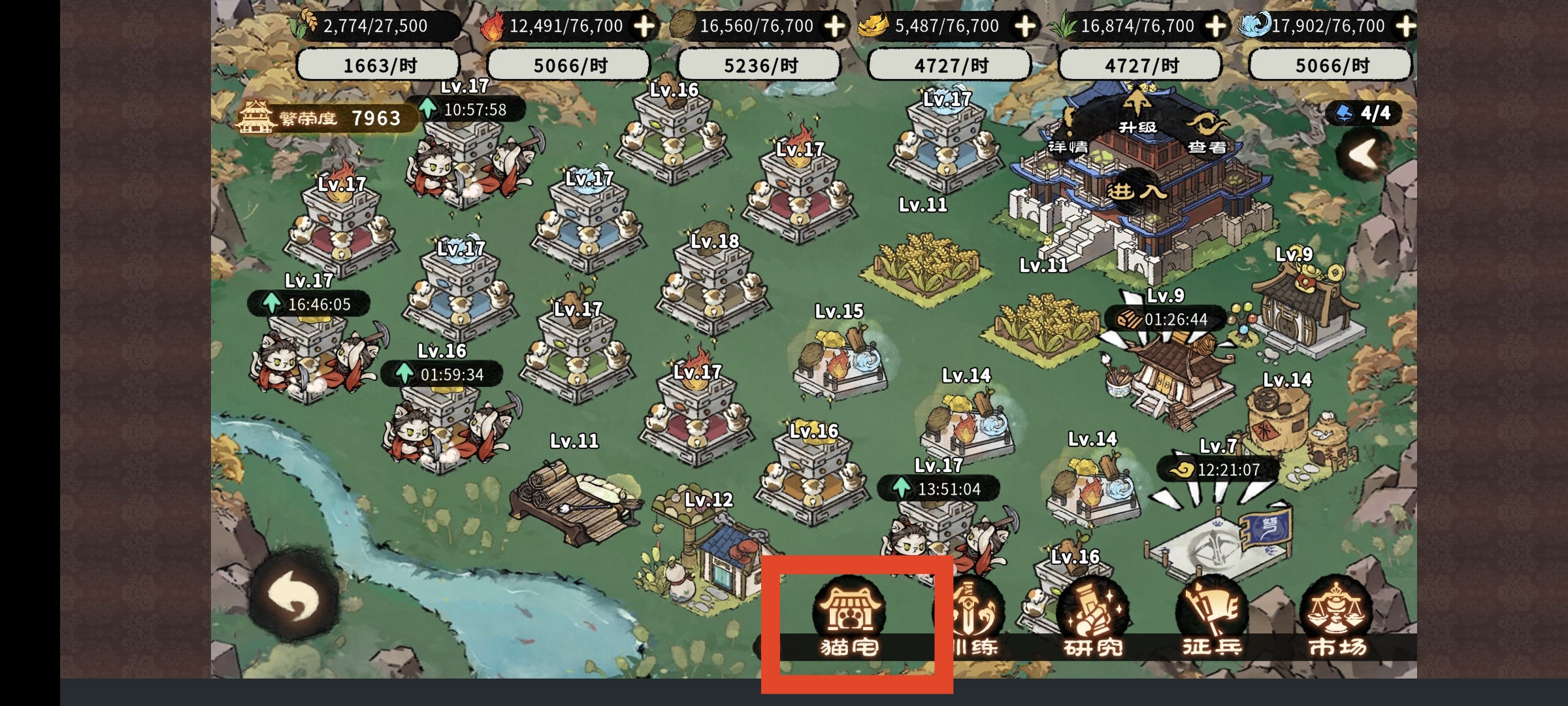Open the 繁荣度 prosperity badge
The height and width of the screenshot is (706, 1568).
point(327,118)
